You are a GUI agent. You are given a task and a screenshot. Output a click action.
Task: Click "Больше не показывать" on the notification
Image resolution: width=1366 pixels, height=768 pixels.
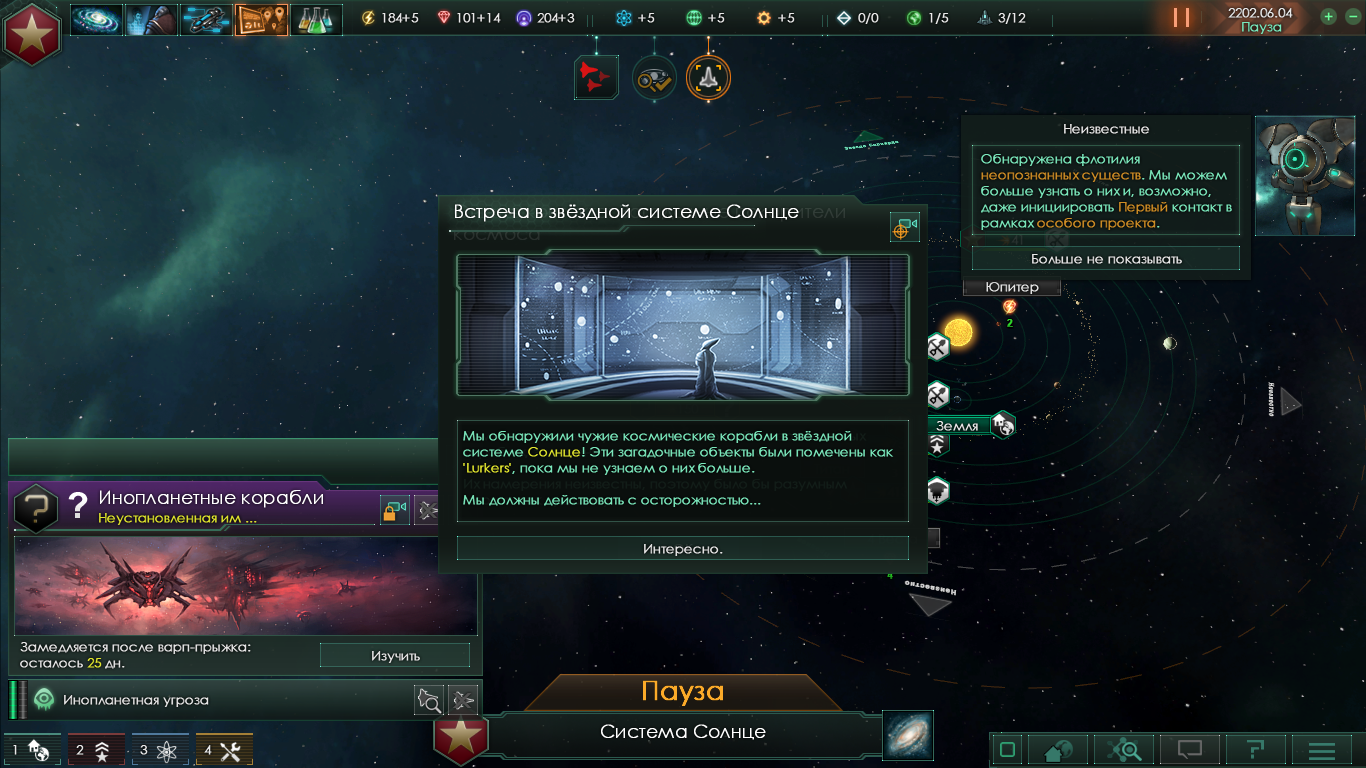tap(1105, 258)
